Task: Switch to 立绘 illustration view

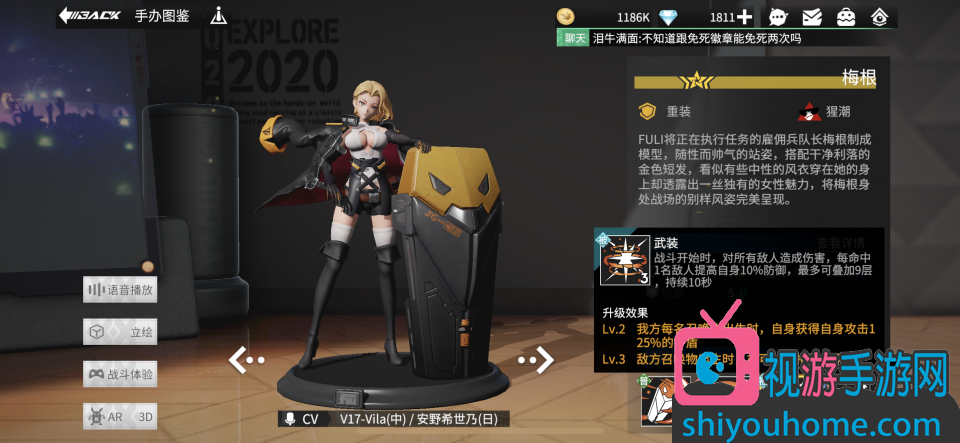Action: [x=120, y=332]
